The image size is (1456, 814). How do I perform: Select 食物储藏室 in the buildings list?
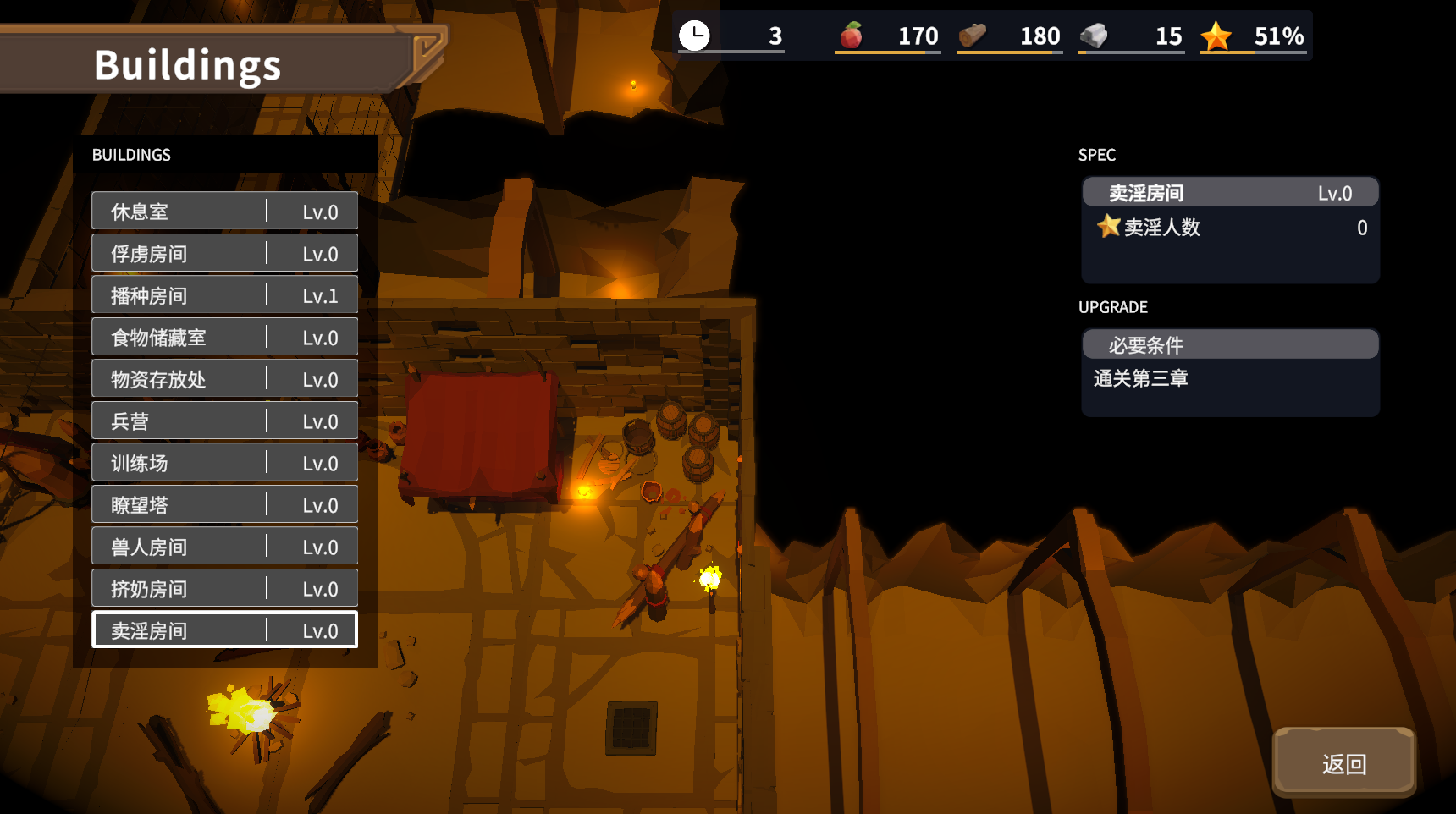point(224,338)
